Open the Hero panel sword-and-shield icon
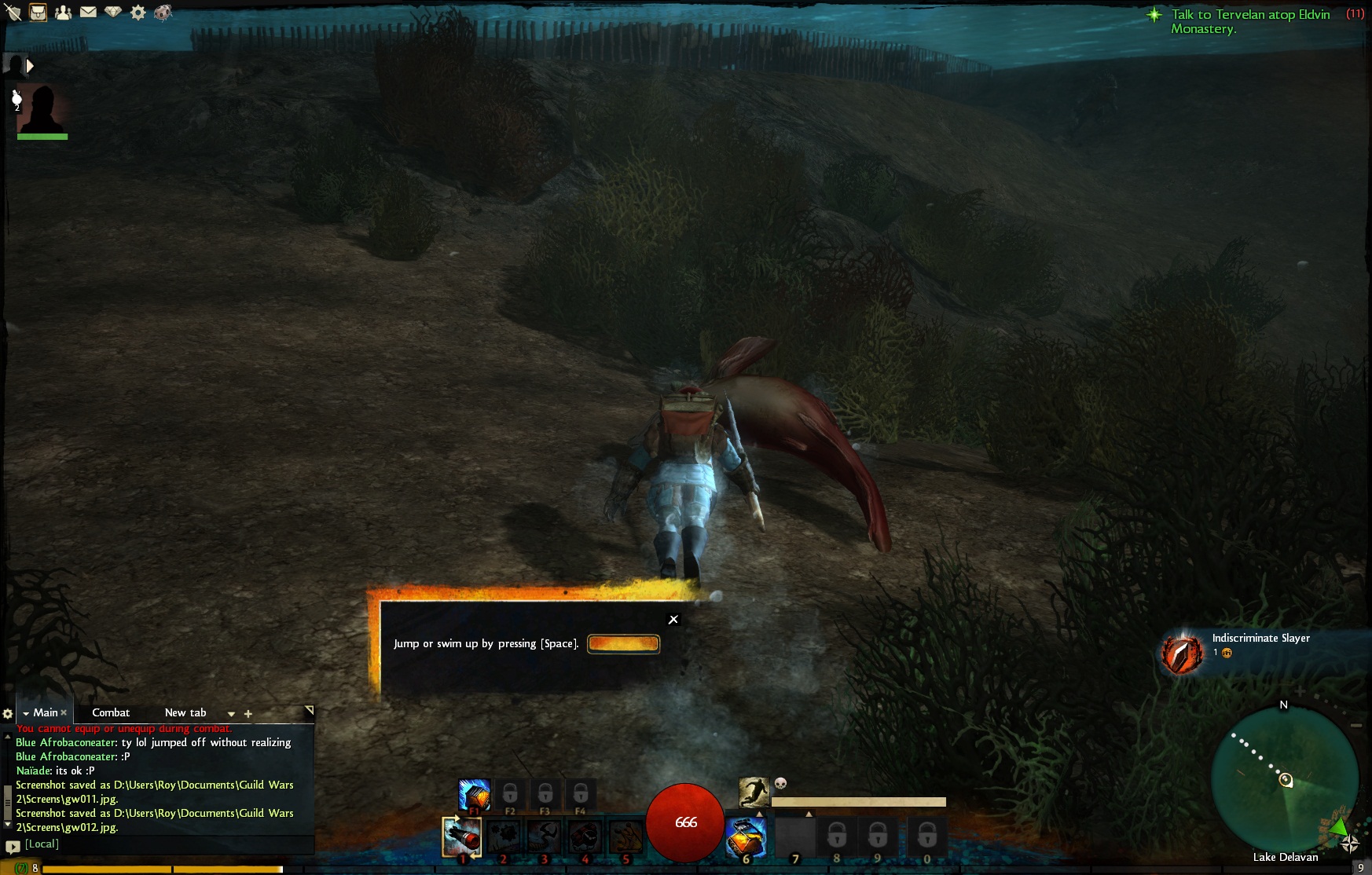Screen dimensions: 1372x875 tap(13, 13)
